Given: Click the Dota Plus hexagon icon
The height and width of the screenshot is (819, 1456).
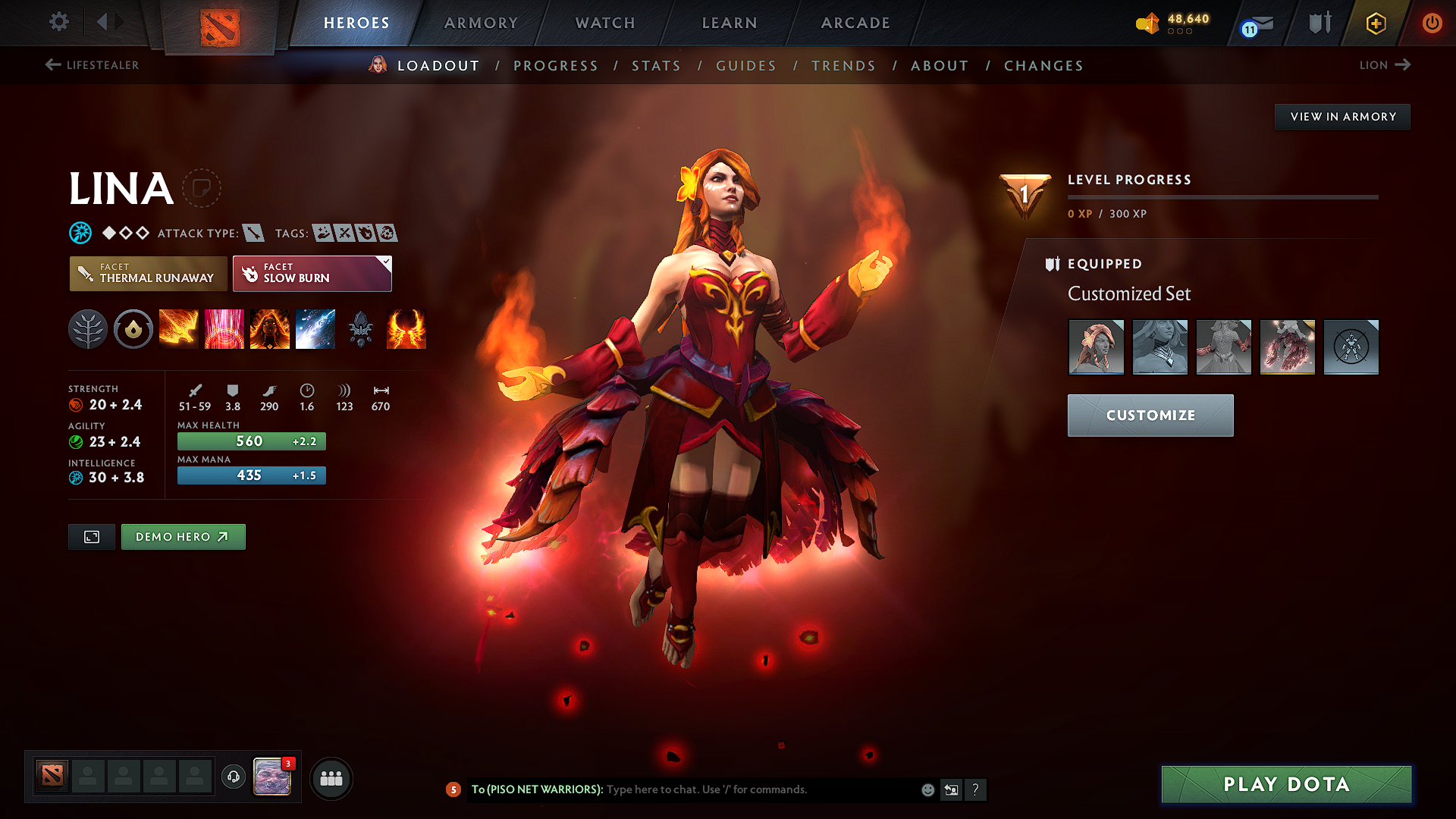Looking at the screenshot, I should click(x=1376, y=24).
